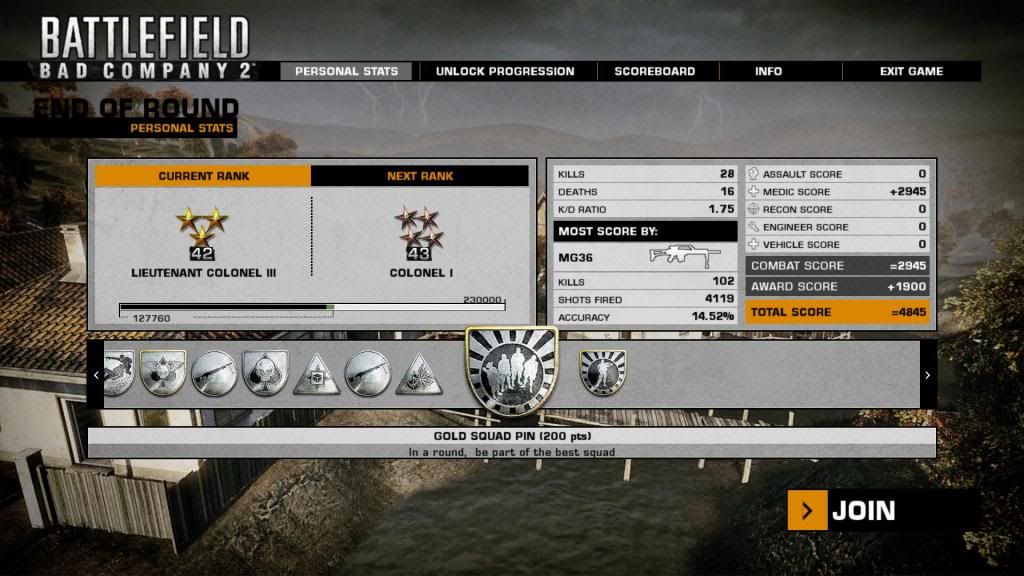Advance awards with the right arrow
The image size is (1024, 576).
[x=927, y=375]
